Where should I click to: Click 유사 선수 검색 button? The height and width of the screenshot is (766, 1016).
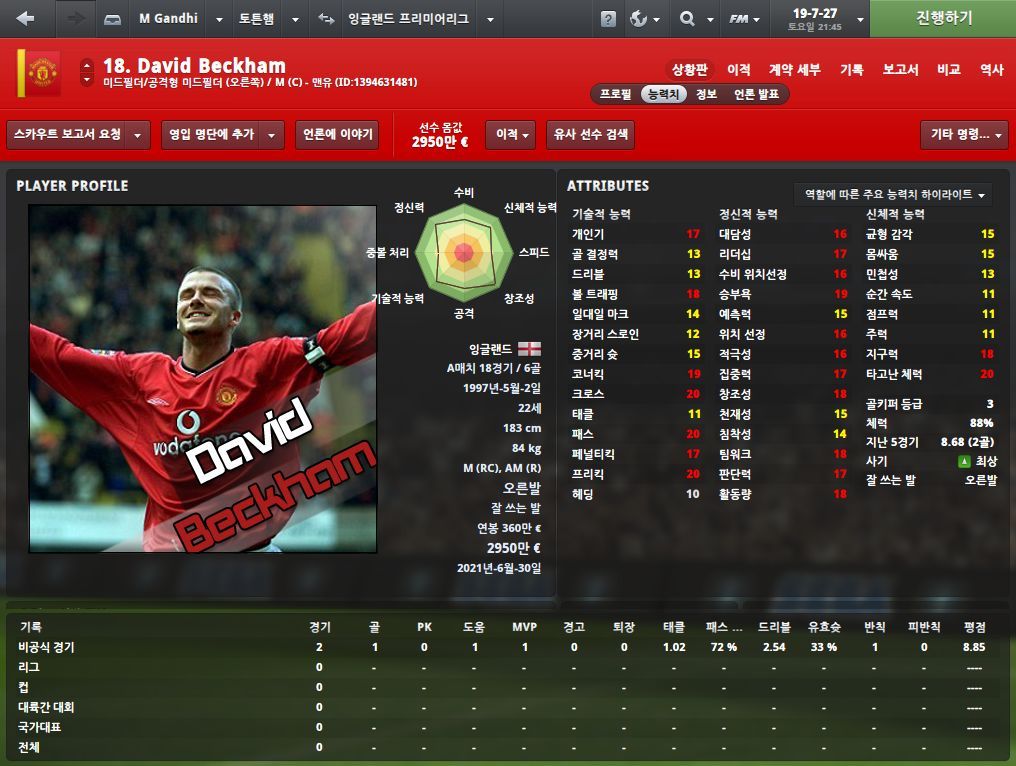click(x=590, y=134)
